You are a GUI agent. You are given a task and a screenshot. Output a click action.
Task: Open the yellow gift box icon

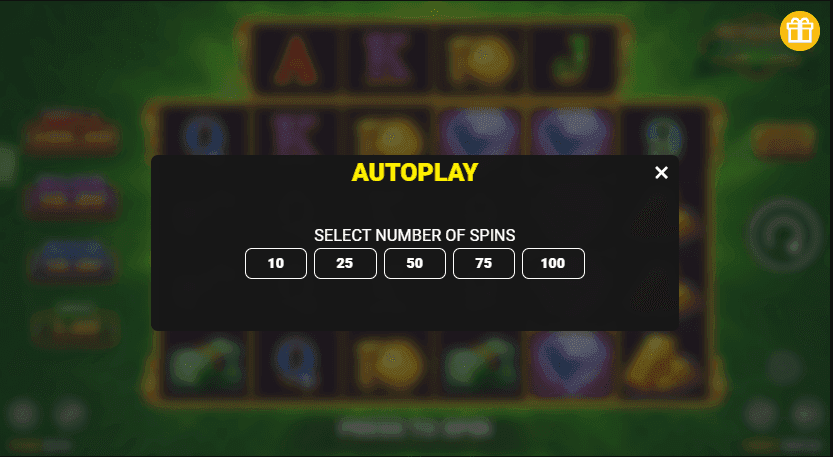coord(800,31)
